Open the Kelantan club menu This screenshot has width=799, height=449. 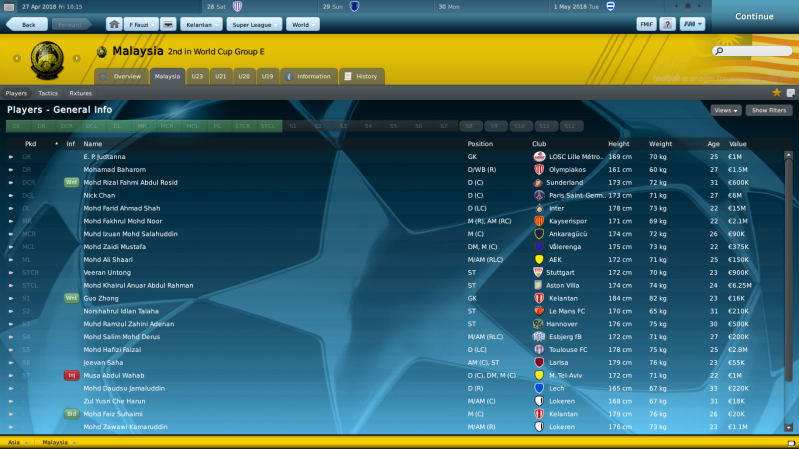click(200, 23)
